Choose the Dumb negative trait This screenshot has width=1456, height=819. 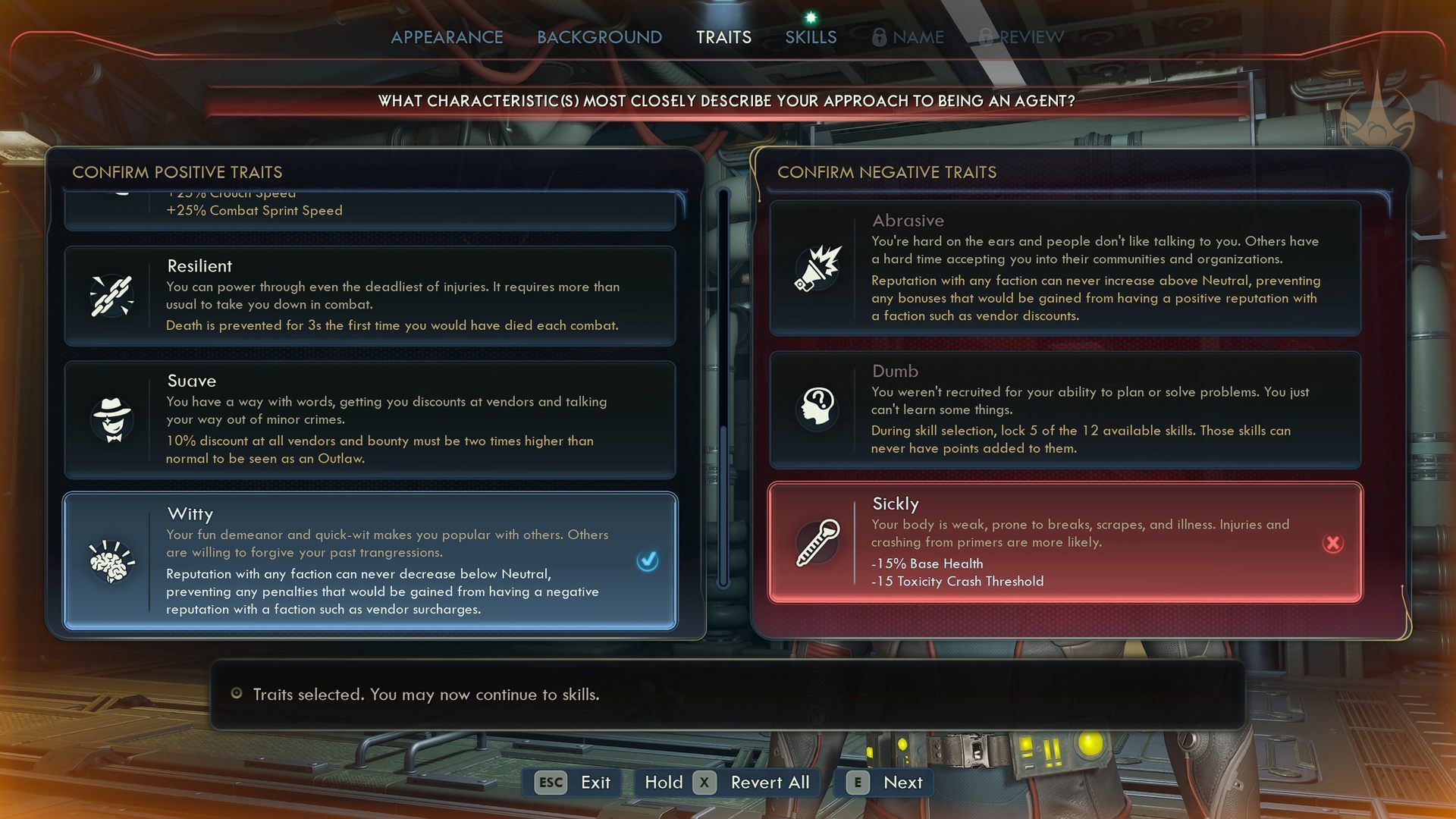[x=1065, y=409]
